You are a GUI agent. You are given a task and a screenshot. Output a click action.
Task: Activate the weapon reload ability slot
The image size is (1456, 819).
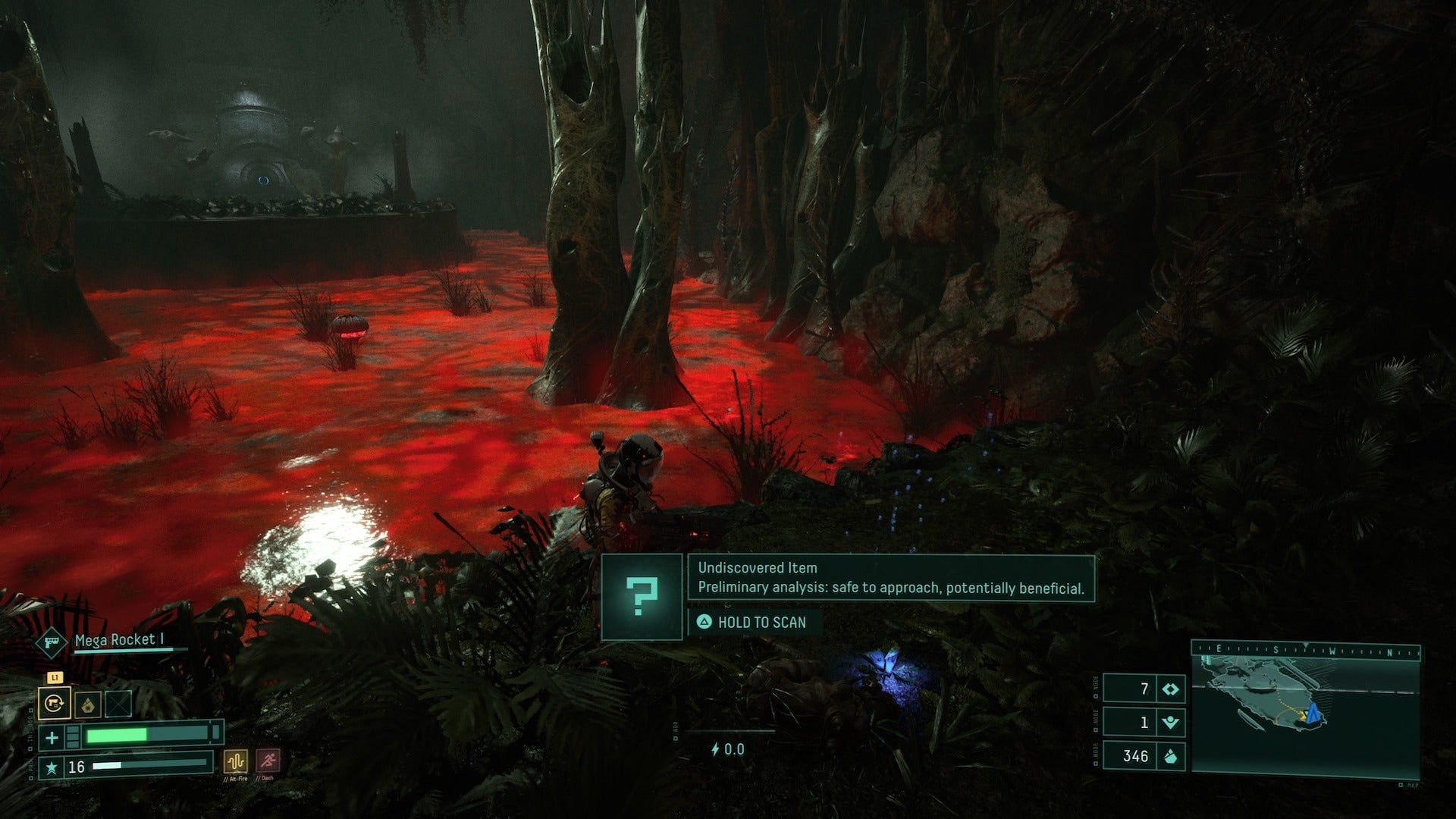(x=55, y=703)
